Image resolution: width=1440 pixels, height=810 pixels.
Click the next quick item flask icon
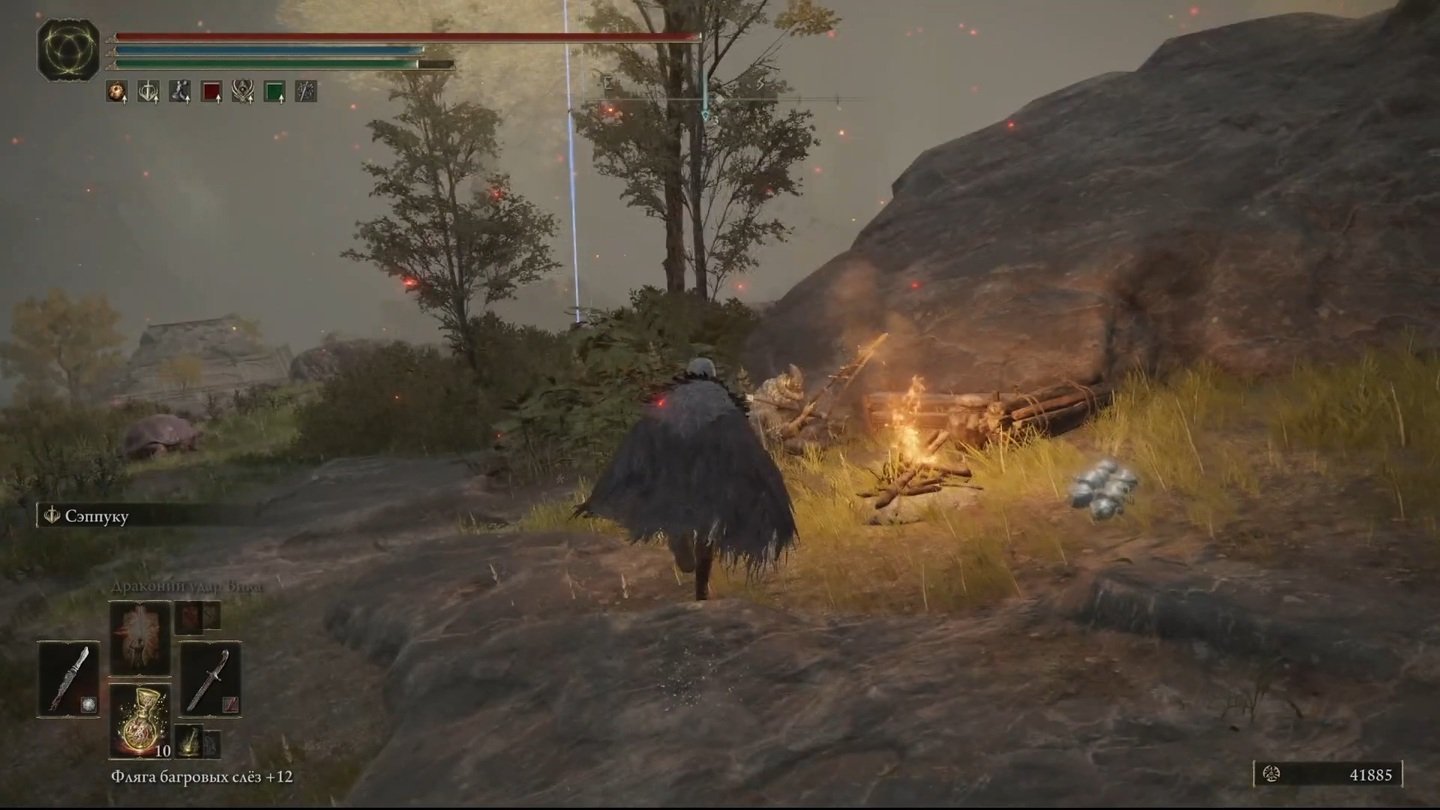[x=189, y=742]
